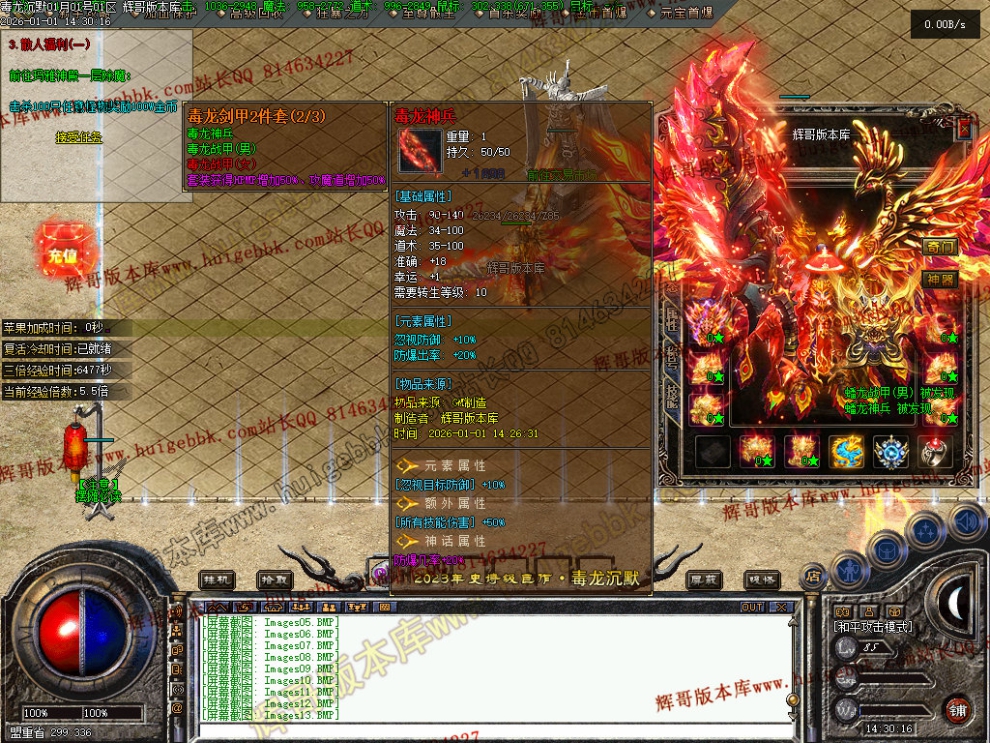
Task: Toggle the round blue speaker sound button
Action: (x=966, y=521)
